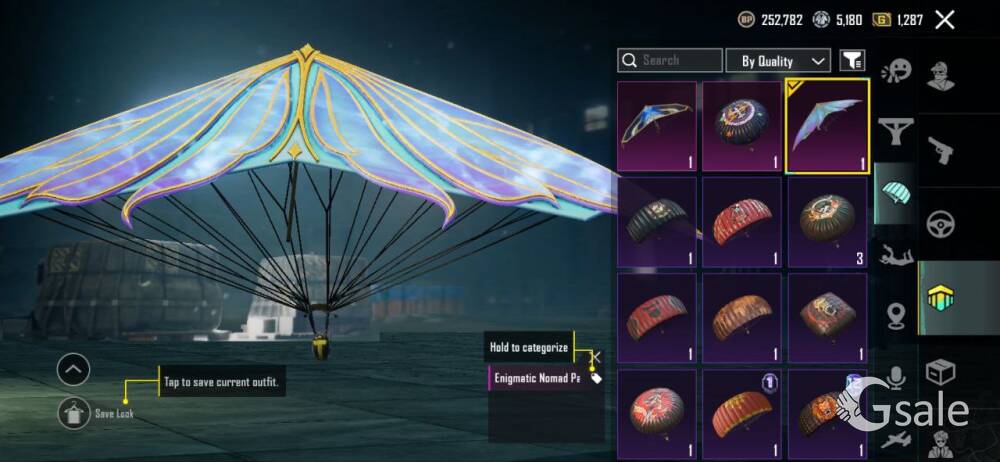This screenshot has width=1000, height=462.
Task: Choose the selected iridescent glider slot
Action: point(827,127)
